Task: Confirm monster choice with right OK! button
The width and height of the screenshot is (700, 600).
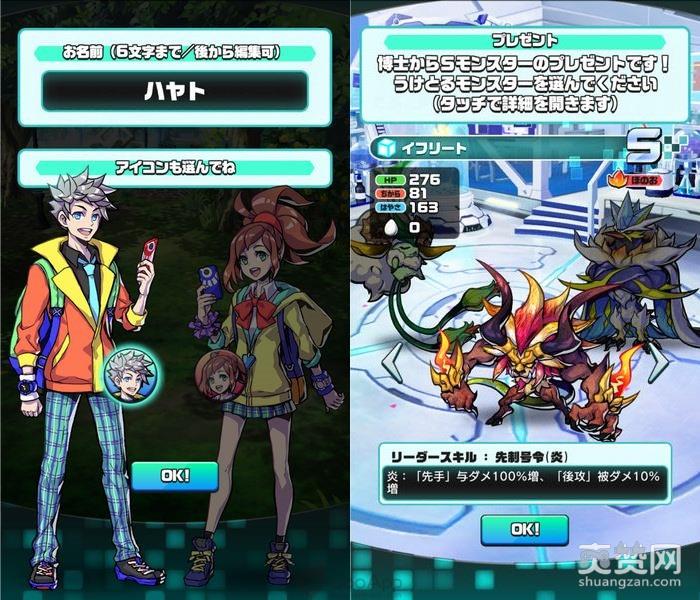Action: pos(524,527)
